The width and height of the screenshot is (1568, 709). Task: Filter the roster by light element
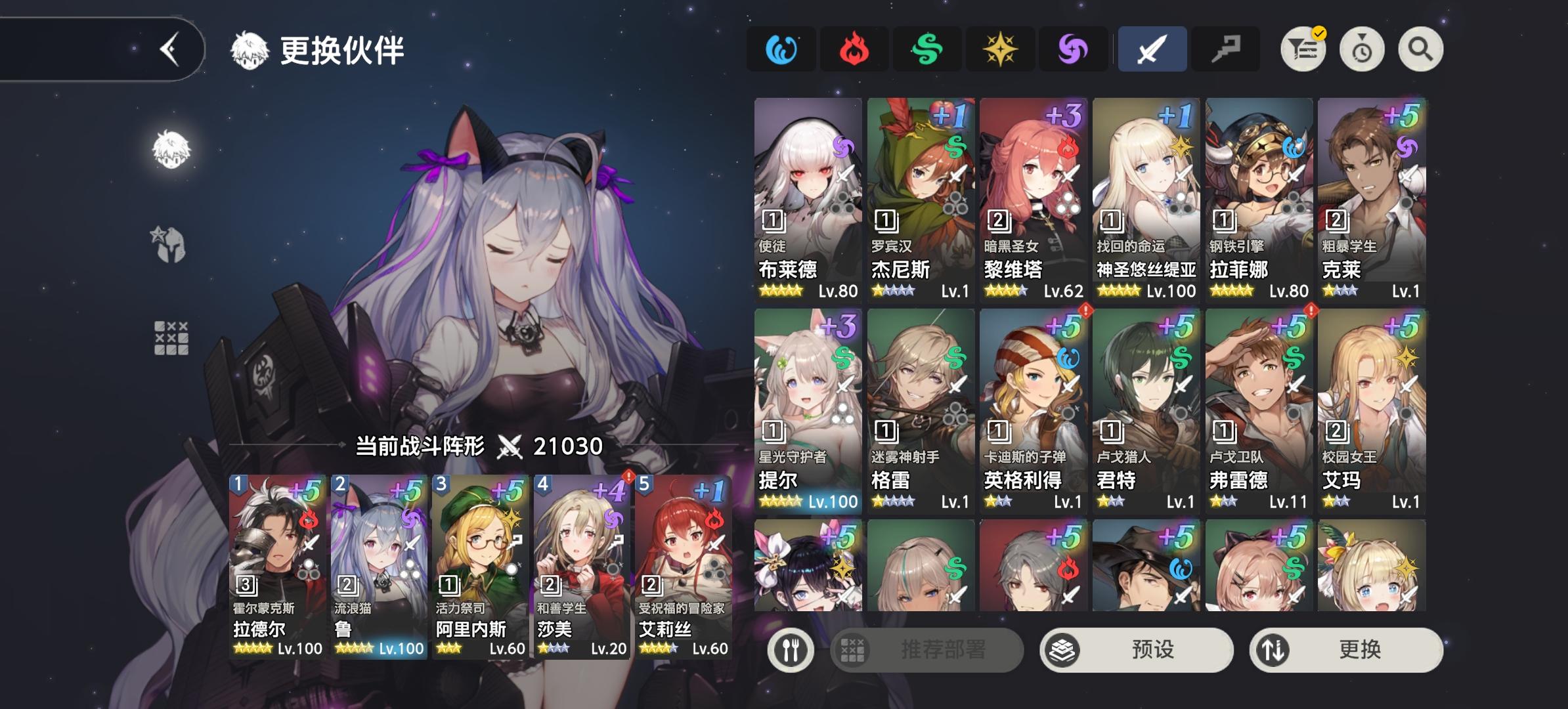1001,49
